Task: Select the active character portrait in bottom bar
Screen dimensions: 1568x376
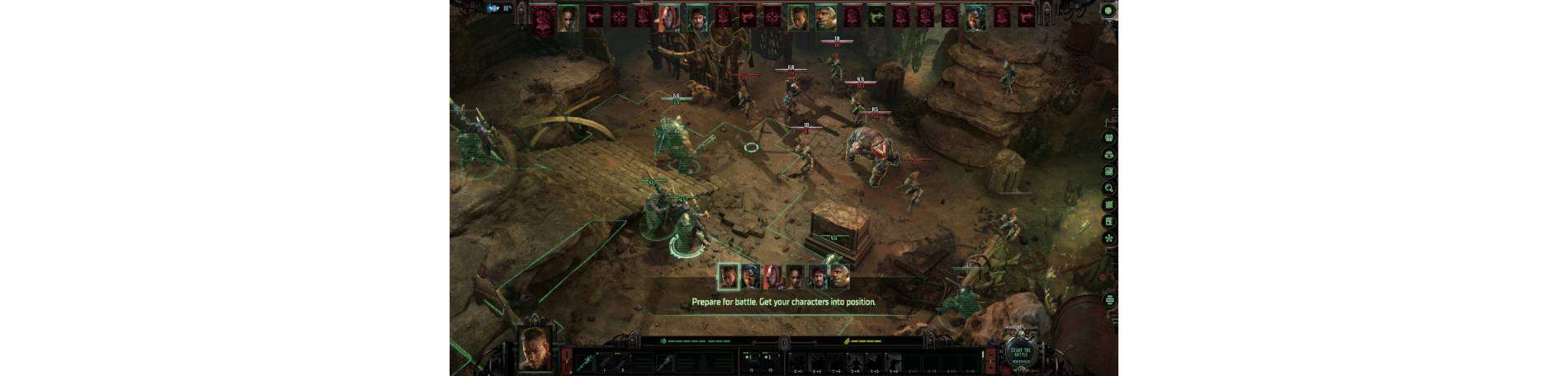Action: (536, 350)
